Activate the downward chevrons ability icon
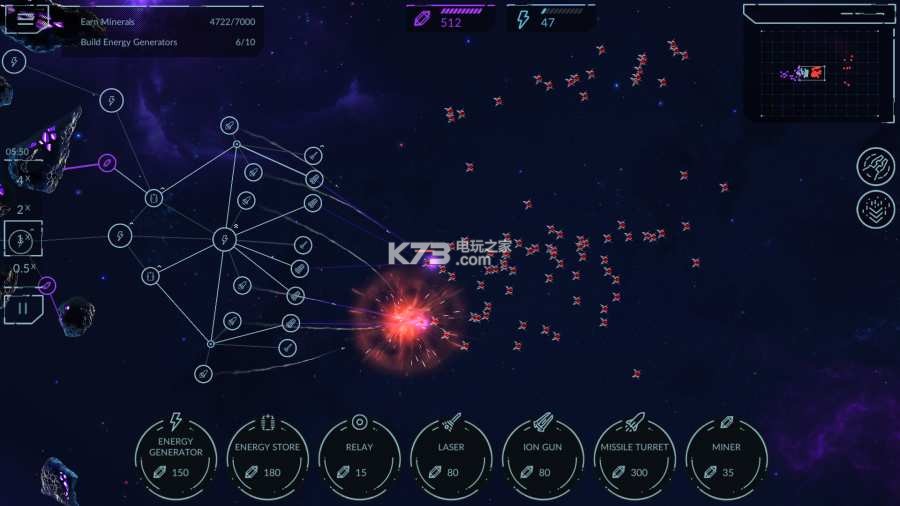Image resolution: width=900 pixels, height=506 pixels. [876, 209]
